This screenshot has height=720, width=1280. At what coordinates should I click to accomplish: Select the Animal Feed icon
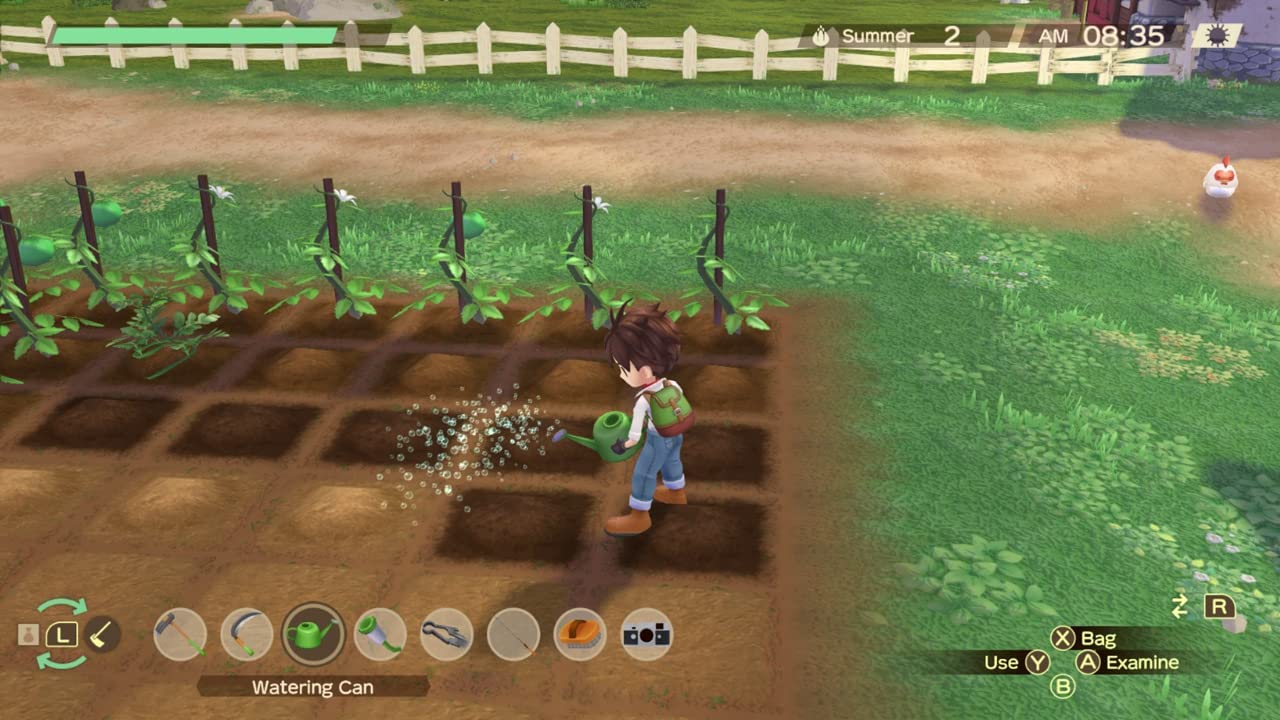click(x=581, y=634)
